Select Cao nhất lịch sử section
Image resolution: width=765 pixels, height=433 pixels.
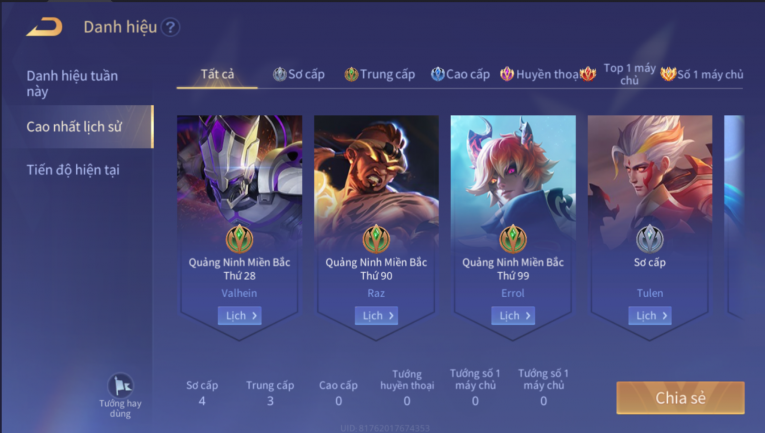pos(76,127)
